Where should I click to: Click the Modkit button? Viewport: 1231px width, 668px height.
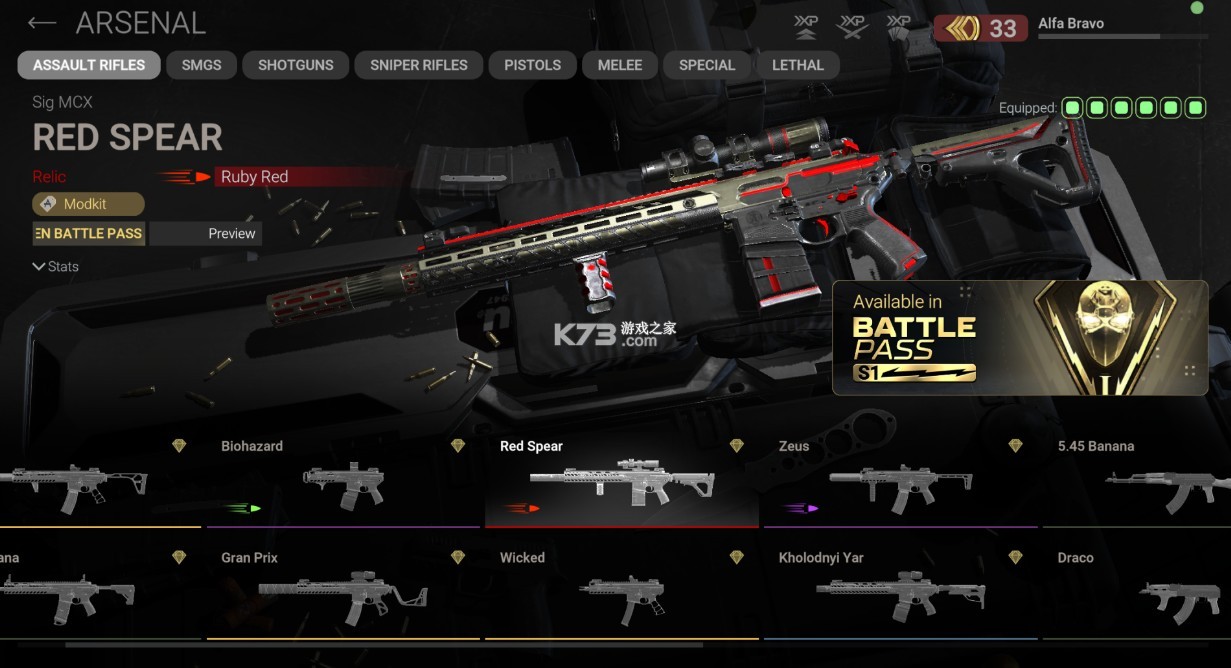click(x=88, y=204)
